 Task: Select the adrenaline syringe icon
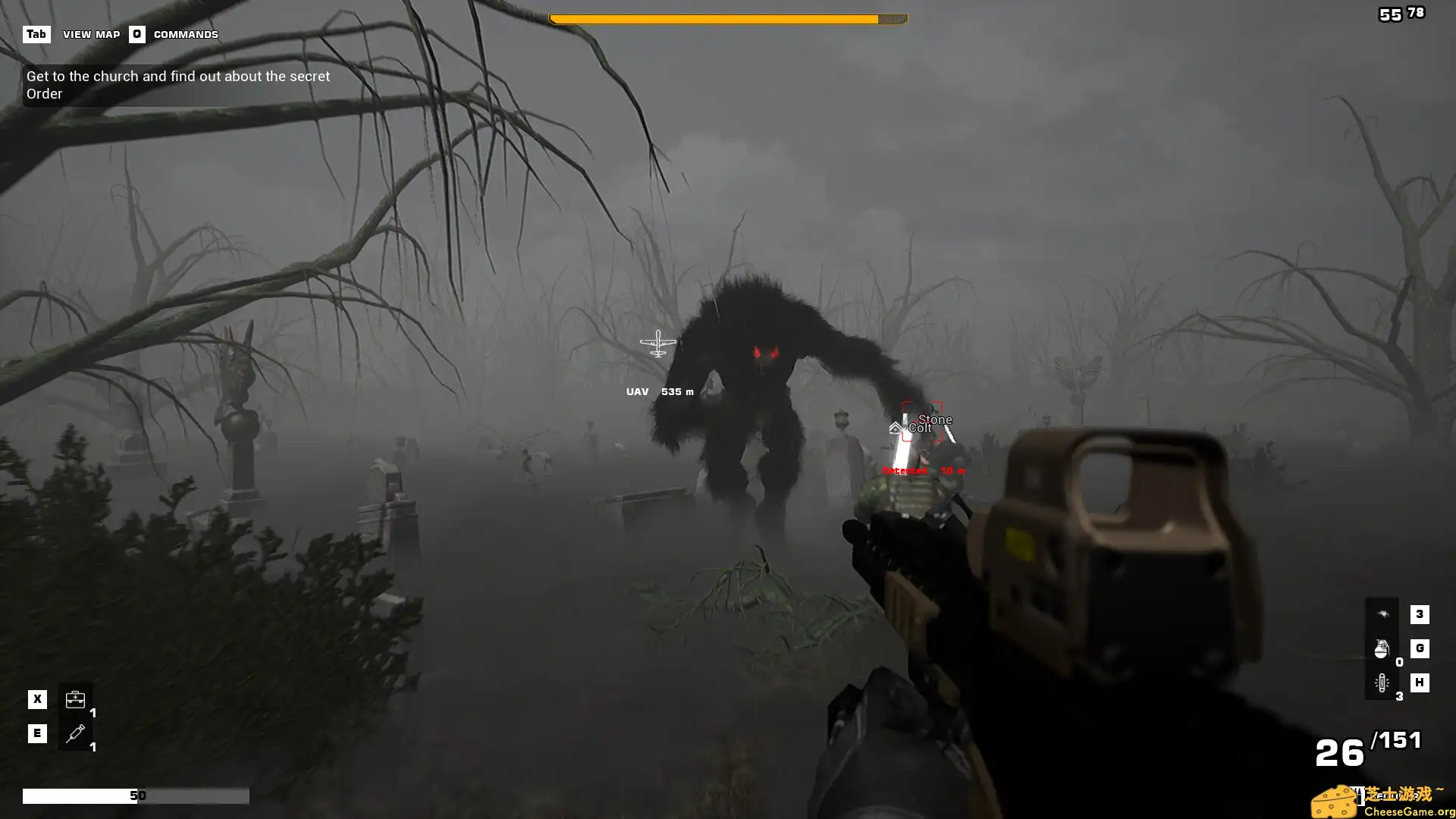75,733
